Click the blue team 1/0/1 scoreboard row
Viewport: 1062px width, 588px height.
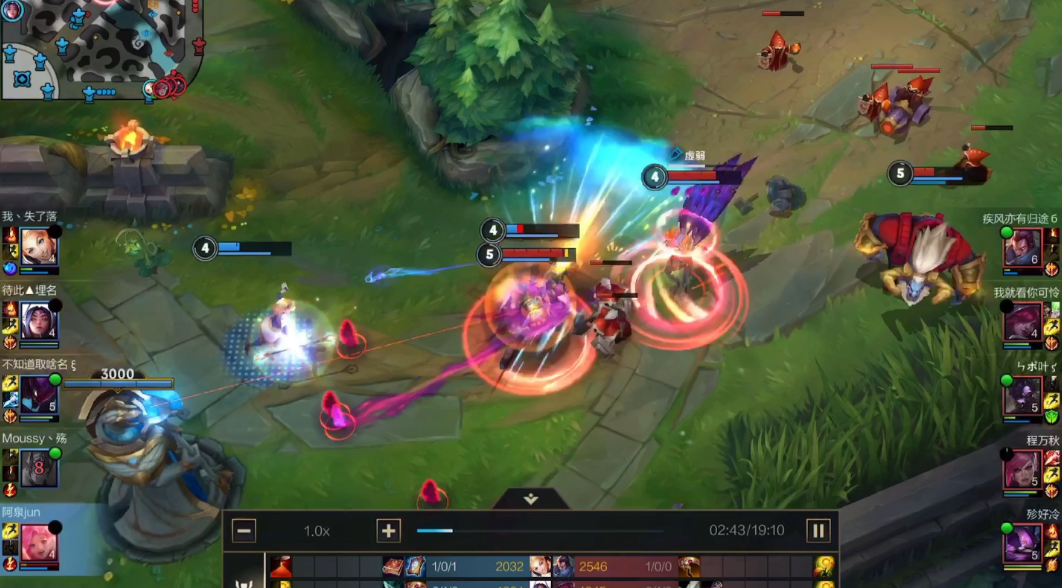pos(460,567)
